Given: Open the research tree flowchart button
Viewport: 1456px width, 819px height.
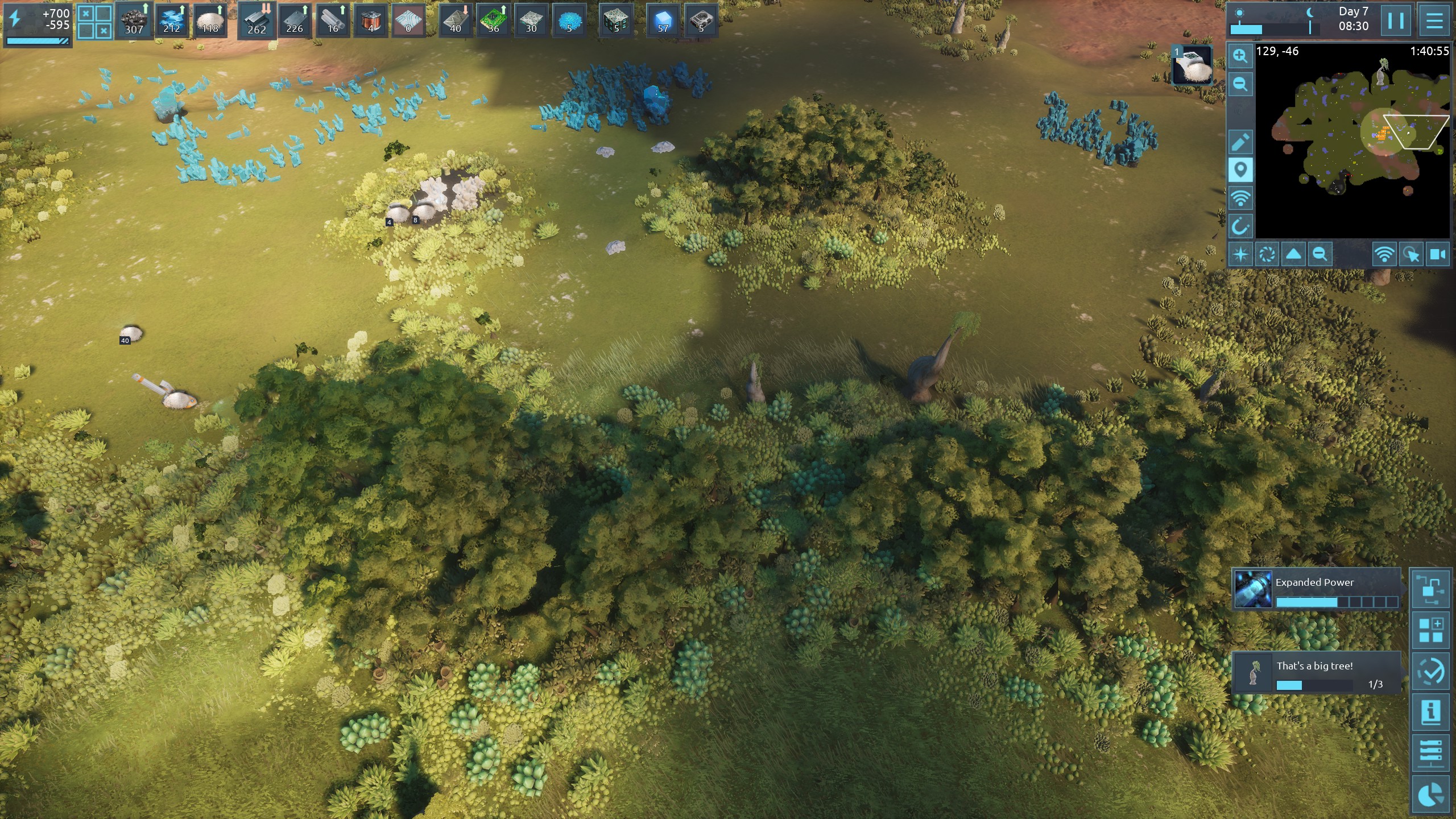Looking at the screenshot, I should pos(1430,589).
